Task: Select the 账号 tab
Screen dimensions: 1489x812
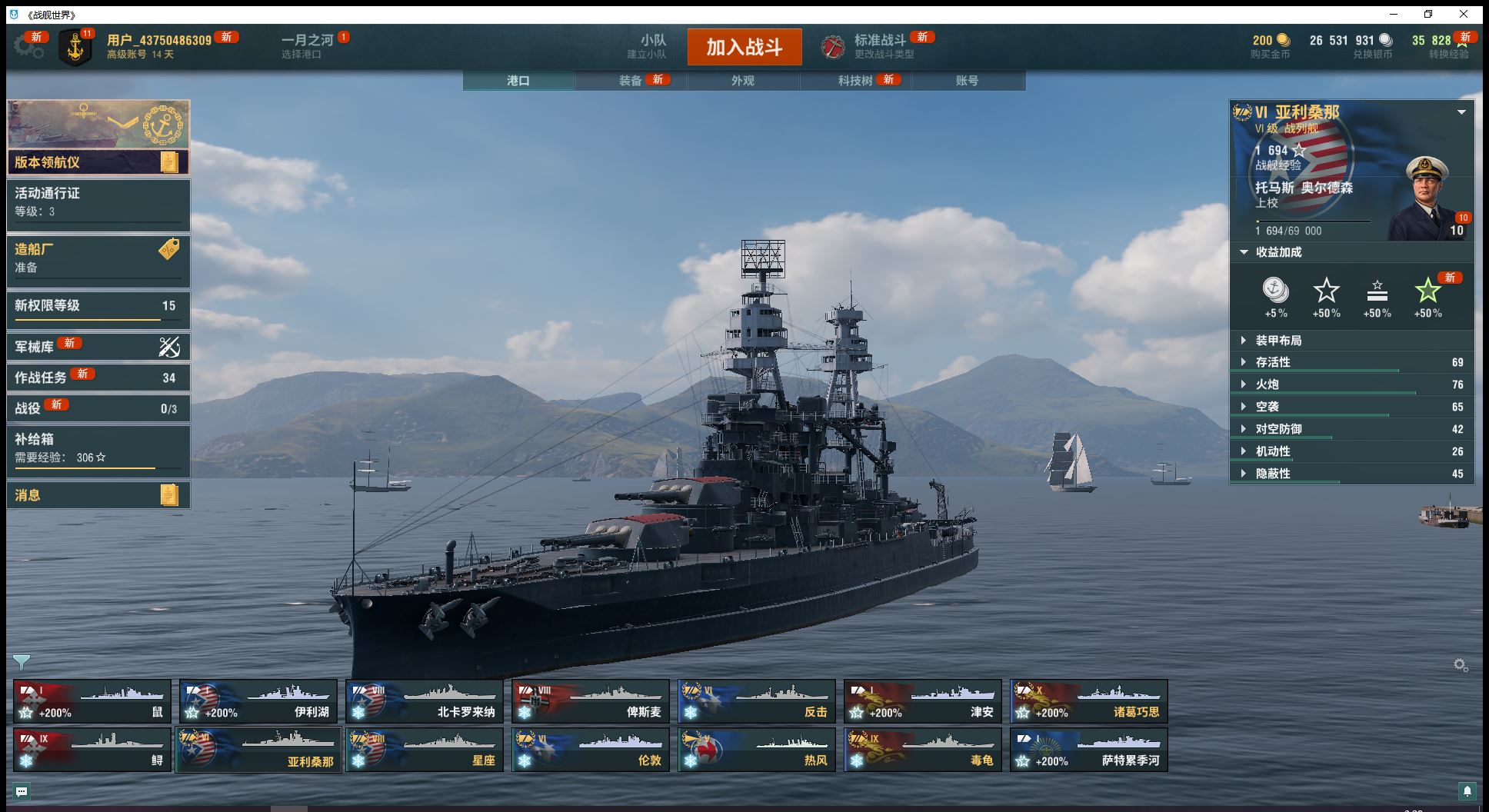Action: coord(967,81)
